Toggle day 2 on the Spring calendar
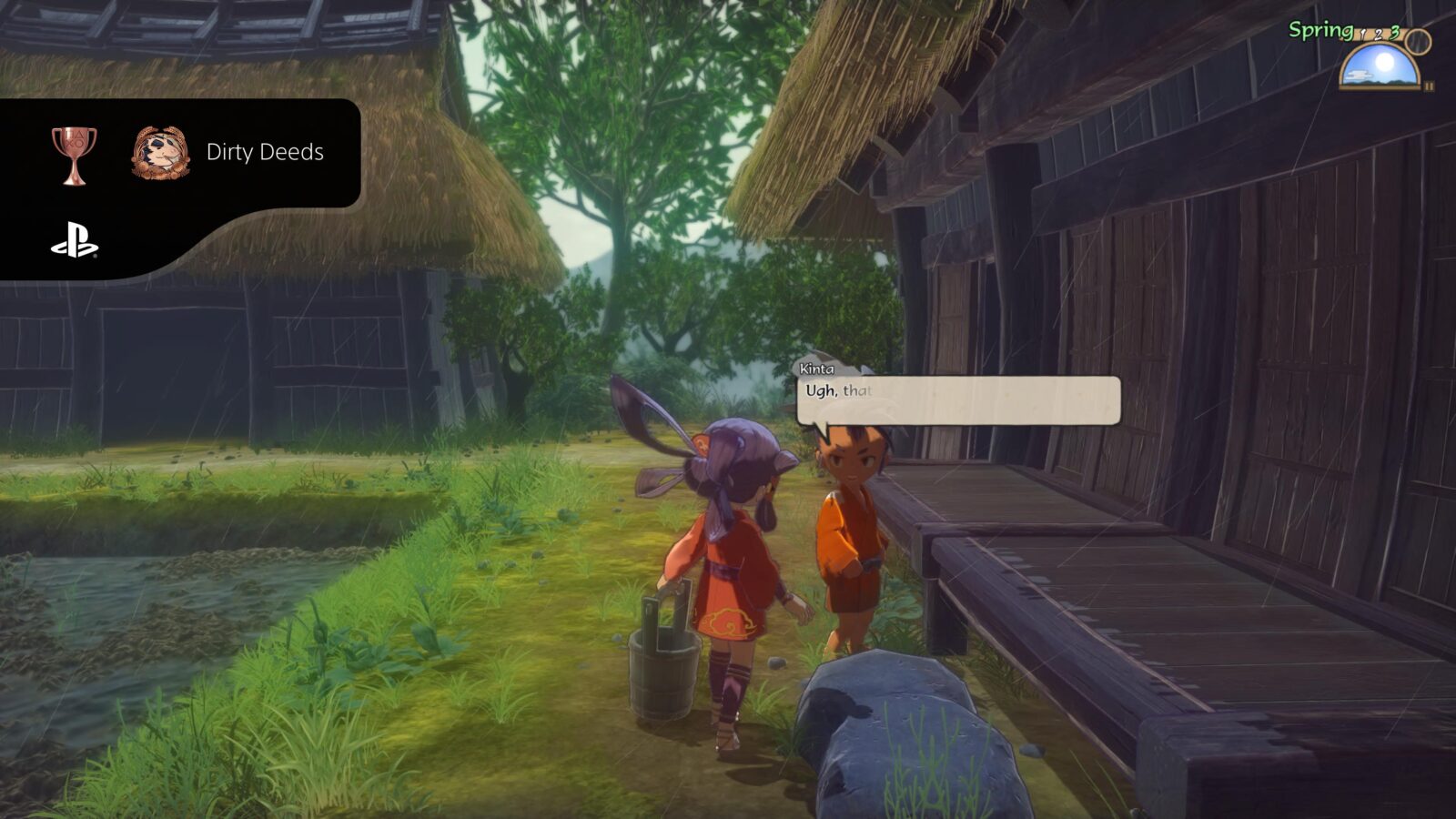 click(1379, 34)
